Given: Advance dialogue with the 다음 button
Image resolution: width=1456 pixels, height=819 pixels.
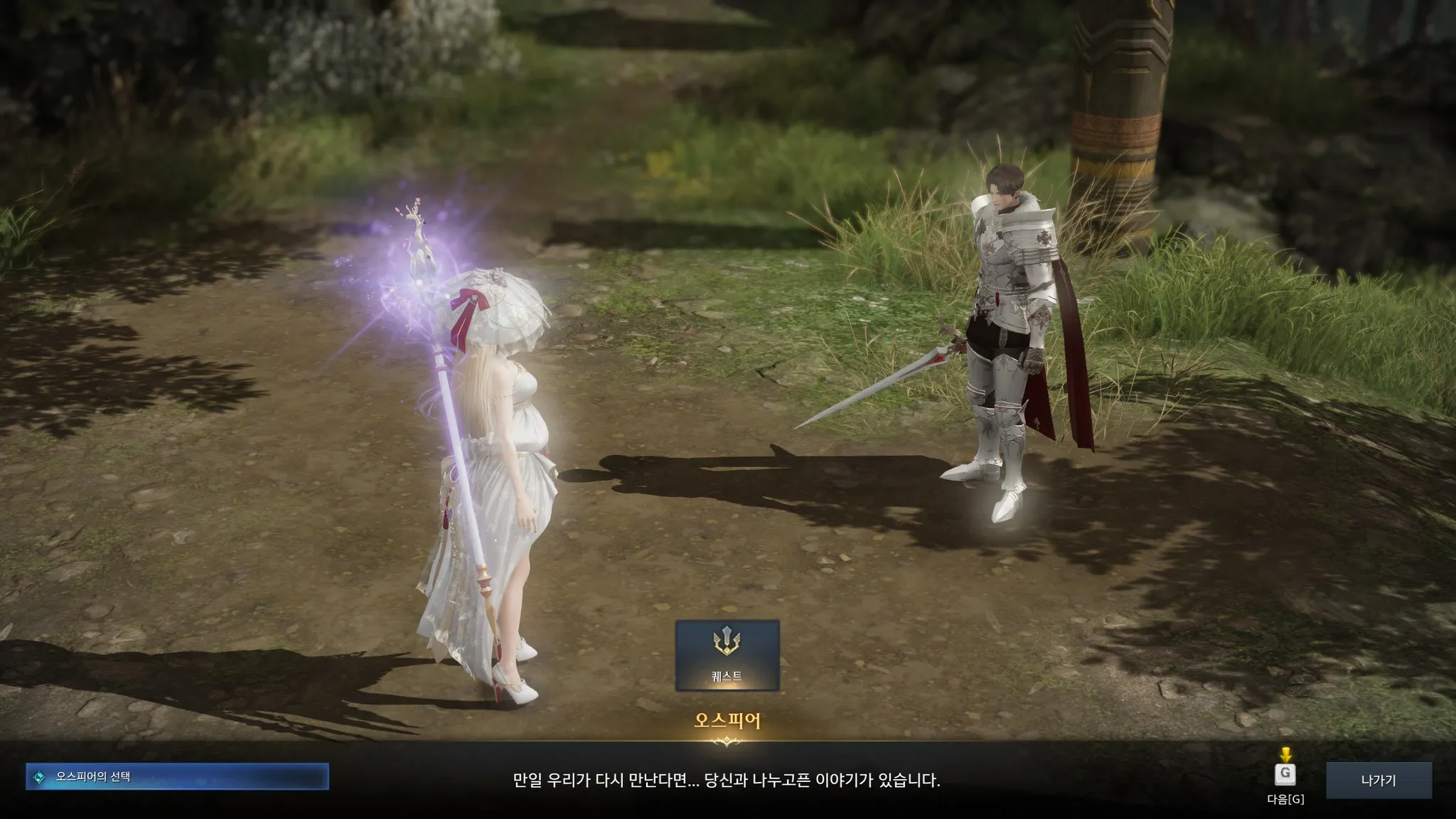Looking at the screenshot, I should tap(1285, 774).
